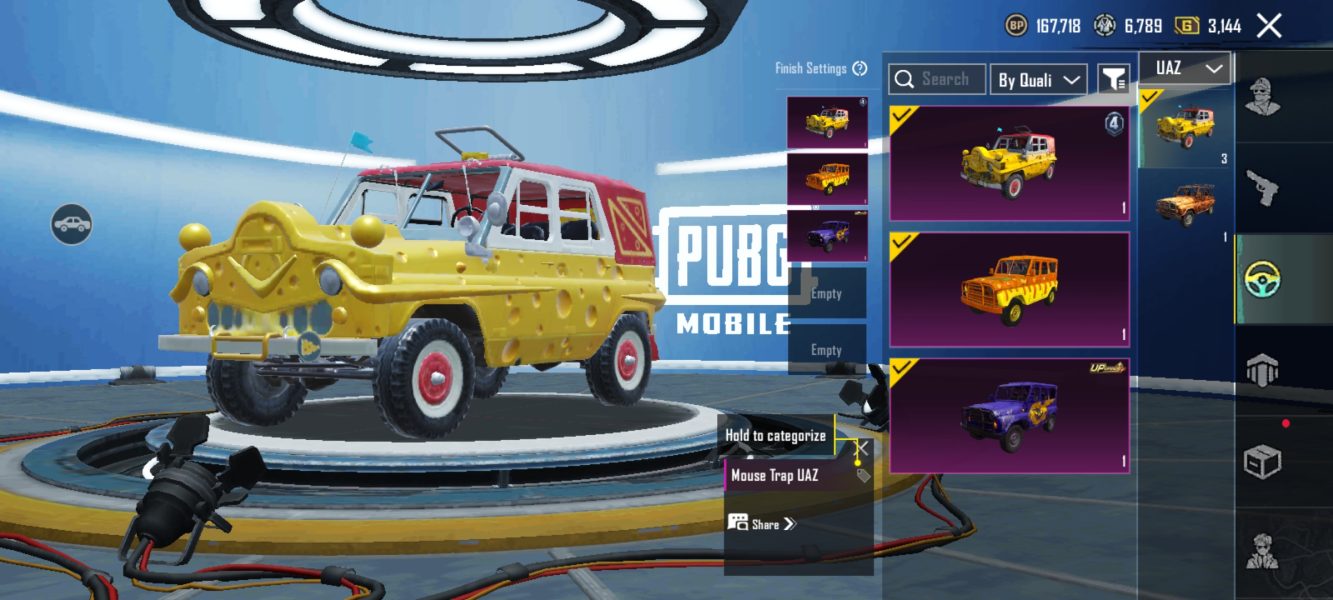1333x600 pixels.
Task: Choose the purple UAZ in finish slots
Action: [x=827, y=236]
